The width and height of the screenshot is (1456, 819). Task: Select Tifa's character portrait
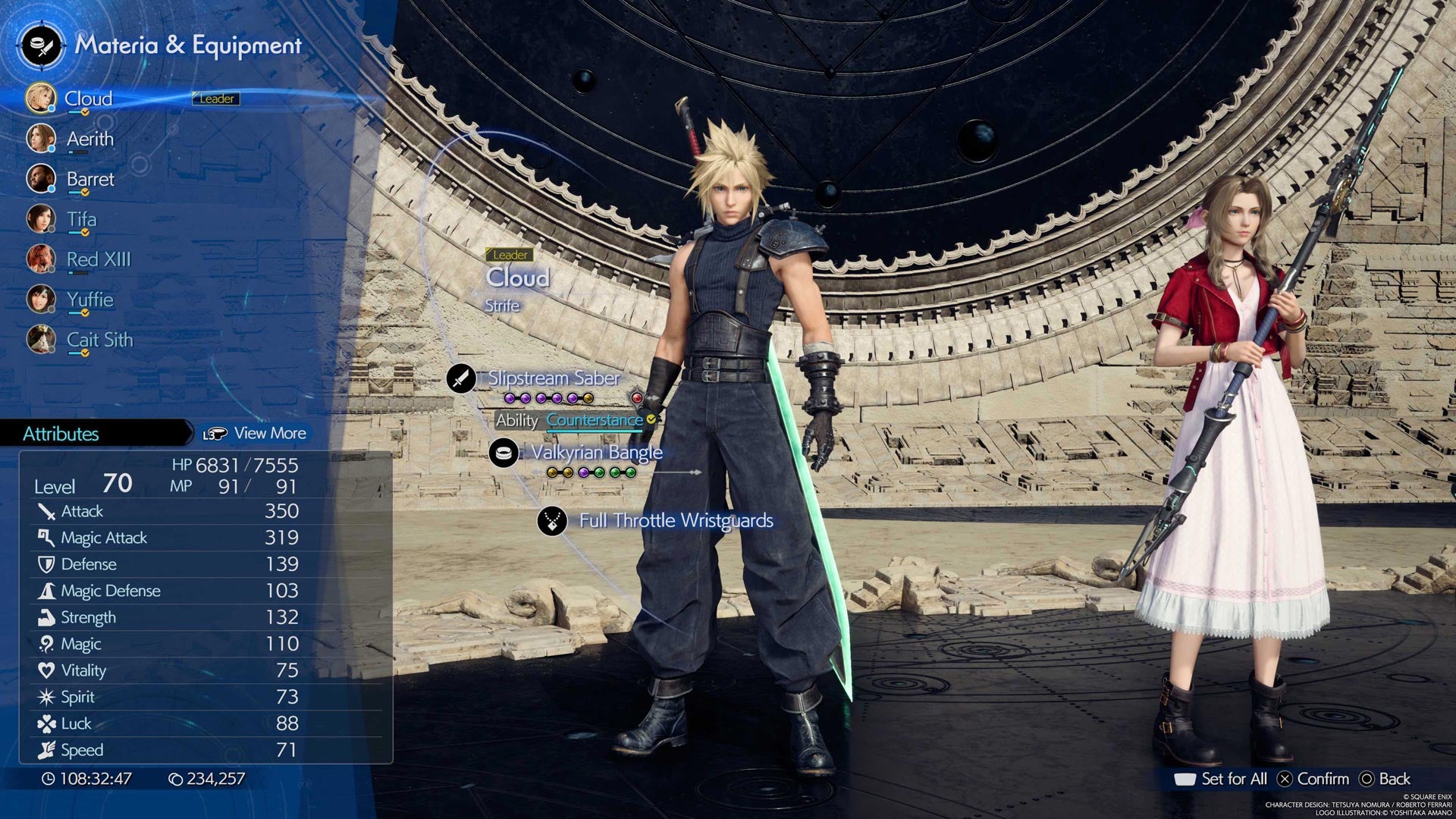point(42,219)
